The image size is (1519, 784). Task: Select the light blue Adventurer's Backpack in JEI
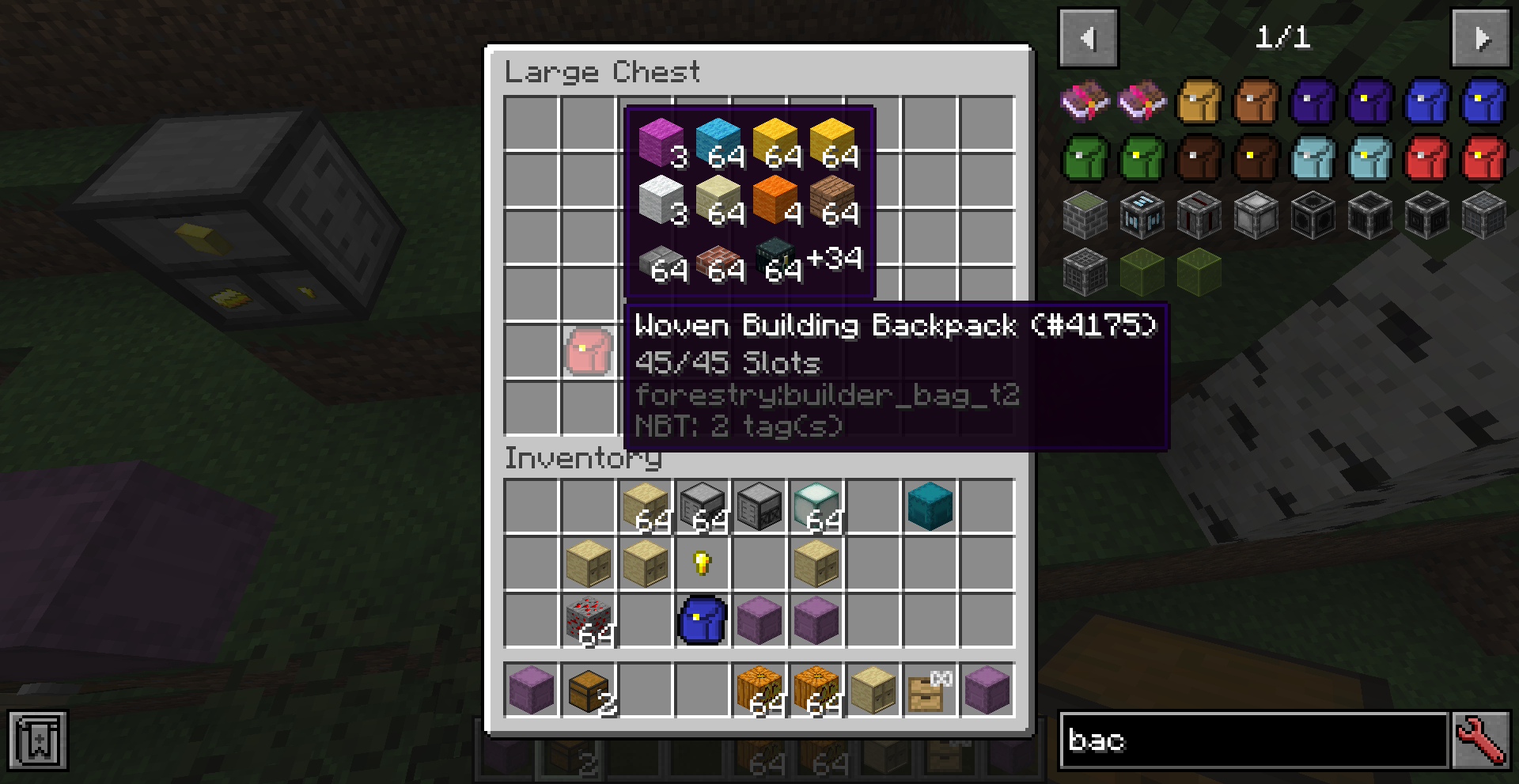1313,158
